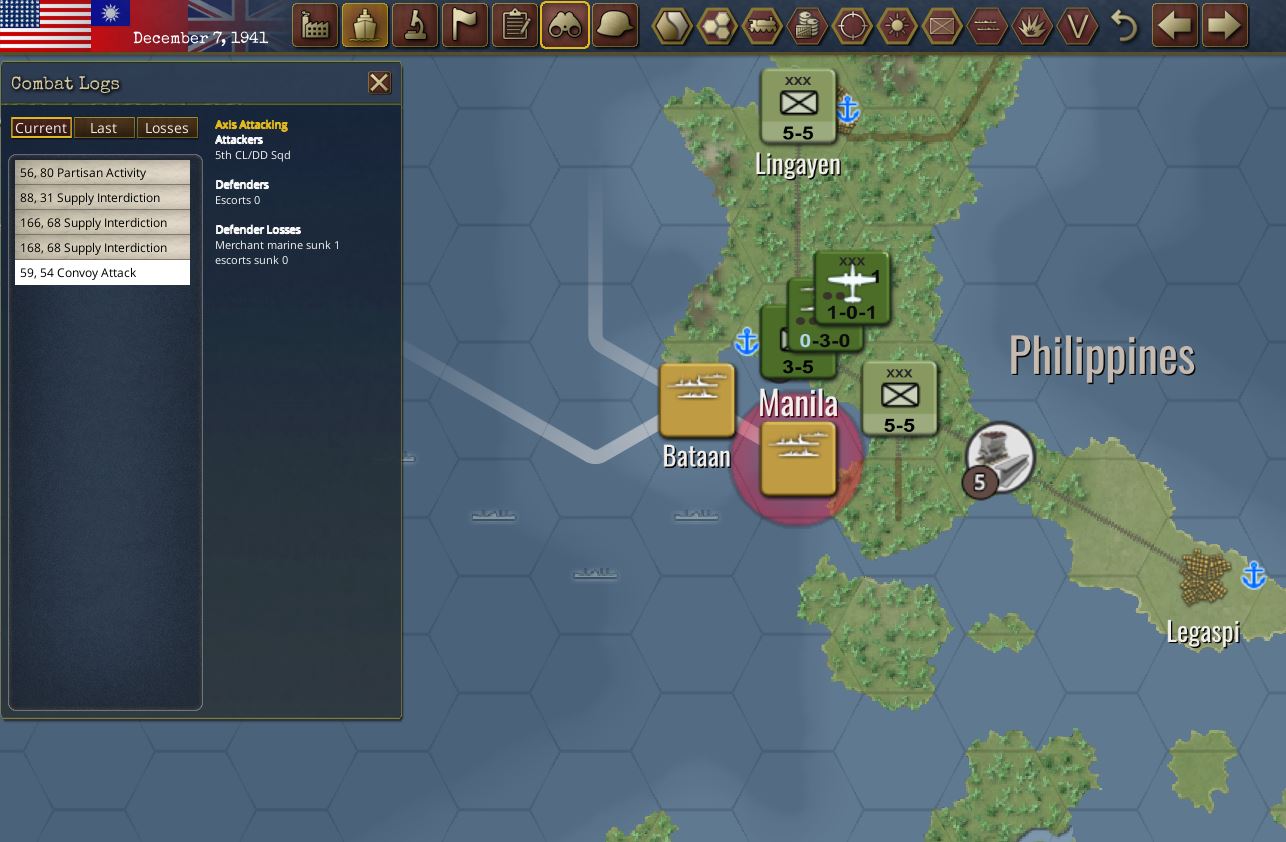This screenshot has height=842, width=1286.
Task: Switch to the Last combat log tab
Action: [103, 128]
